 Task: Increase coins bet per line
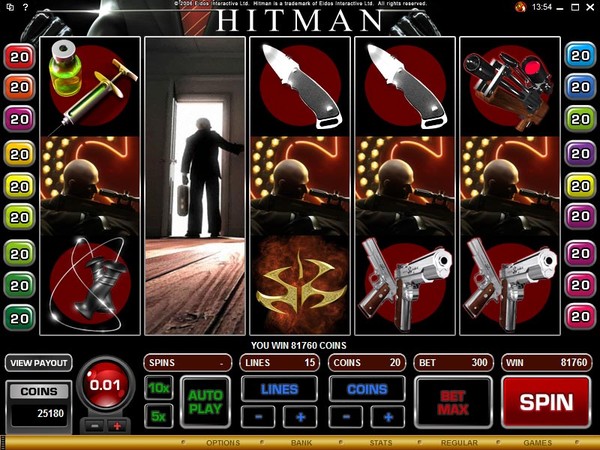tap(389, 416)
